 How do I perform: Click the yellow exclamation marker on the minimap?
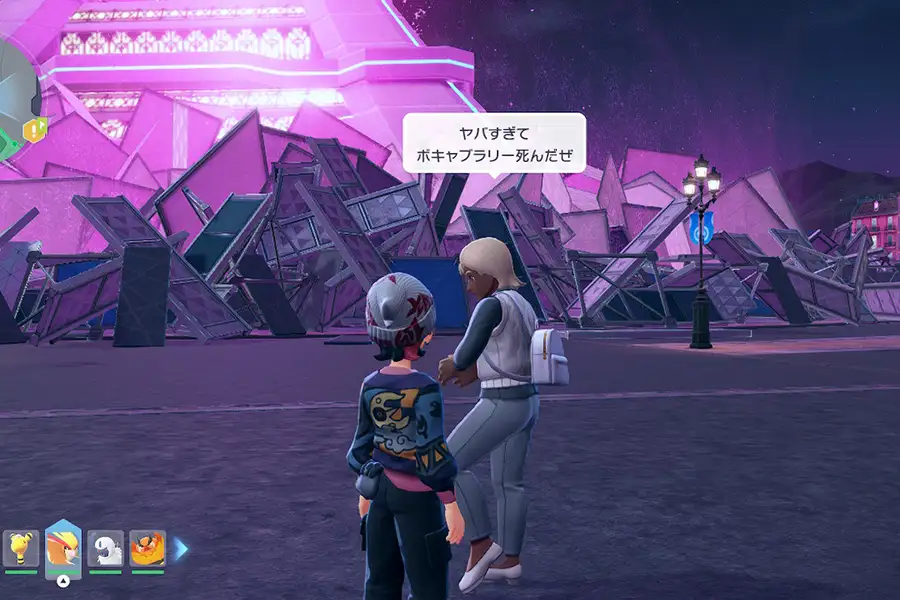click(x=37, y=129)
